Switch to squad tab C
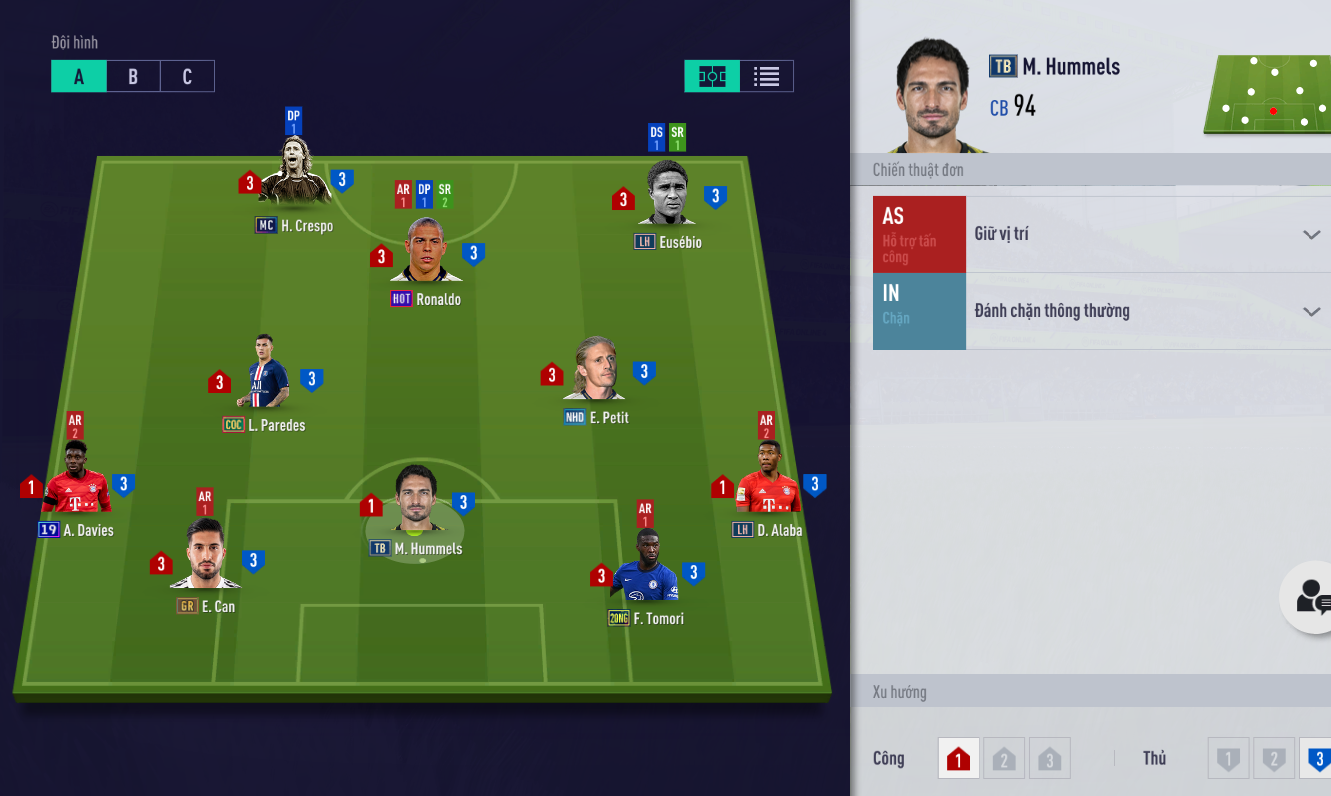 coord(187,77)
